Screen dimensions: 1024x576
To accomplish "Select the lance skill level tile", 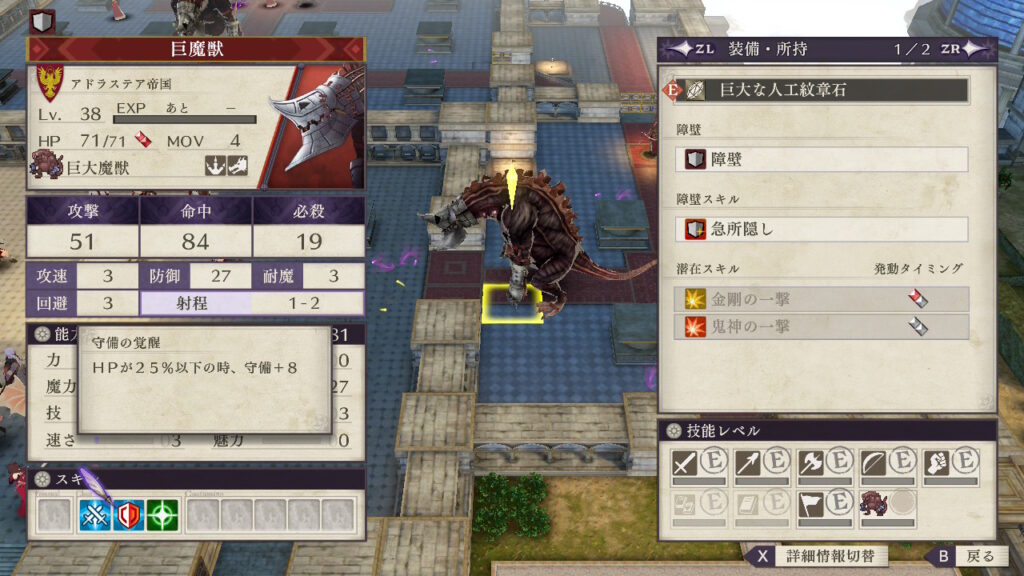I will pyautogui.click(x=762, y=463).
